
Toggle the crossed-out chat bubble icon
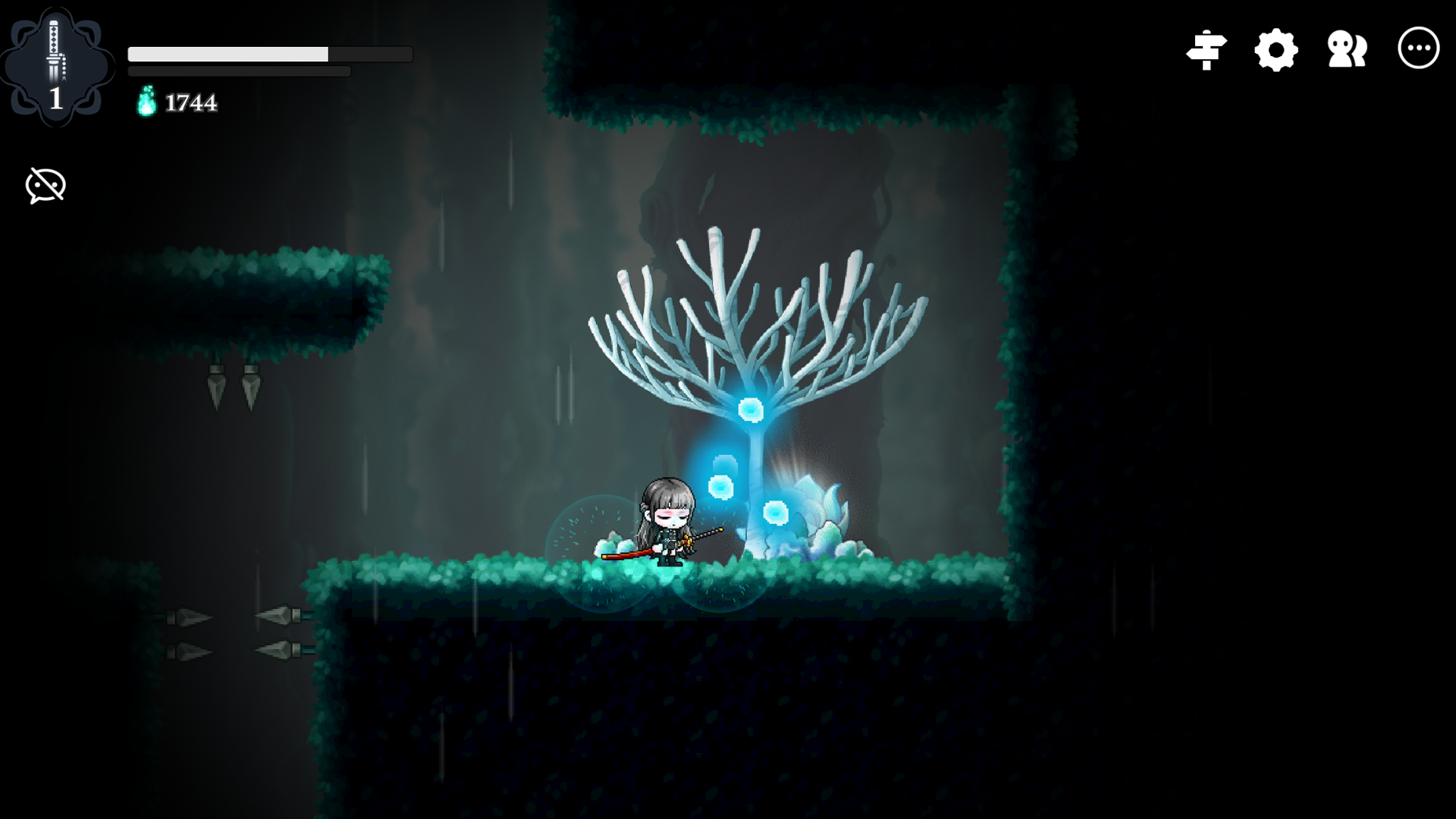point(45,186)
